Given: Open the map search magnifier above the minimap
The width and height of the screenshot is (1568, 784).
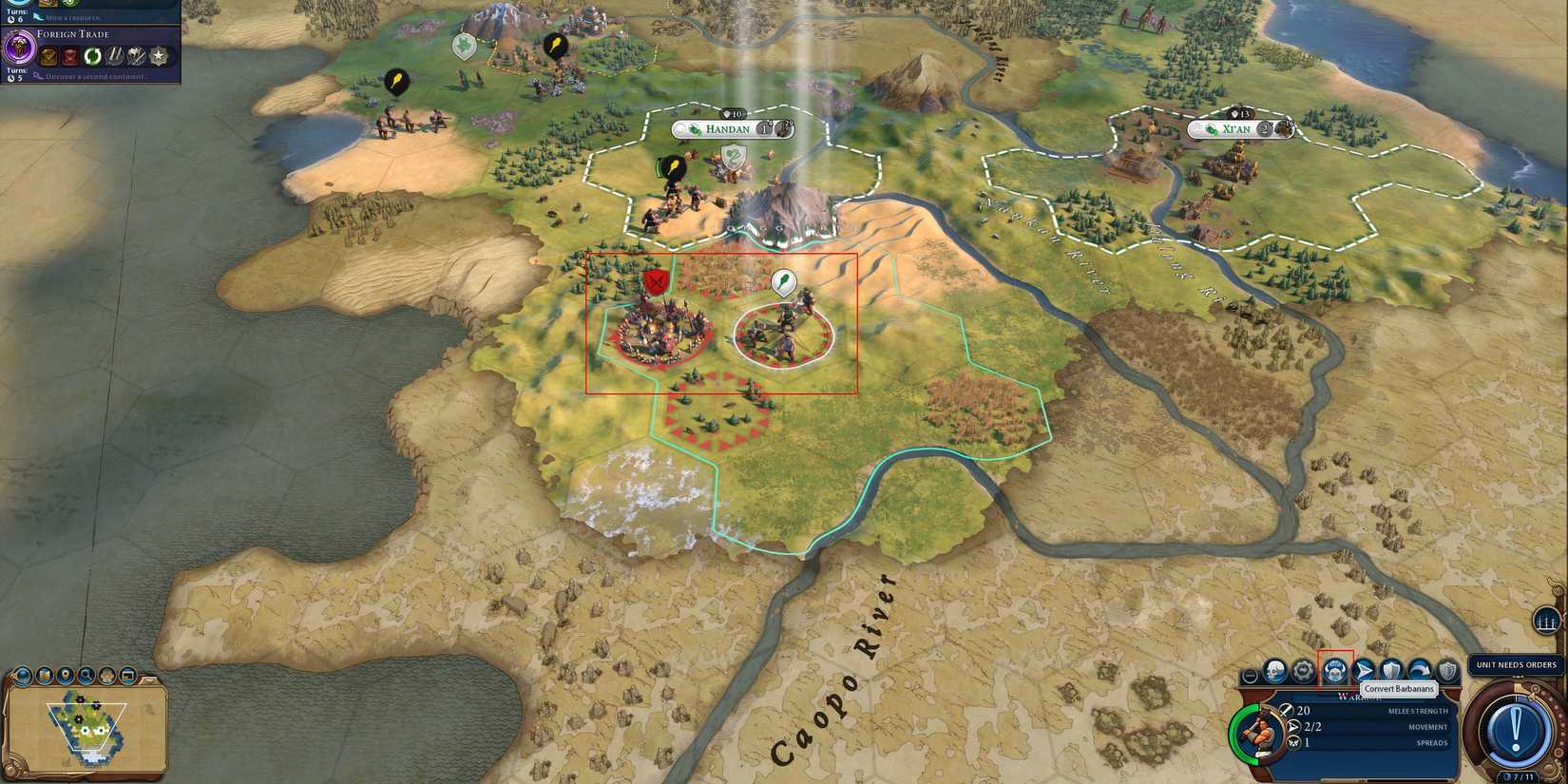Looking at the screenshot, I should 86,675.
